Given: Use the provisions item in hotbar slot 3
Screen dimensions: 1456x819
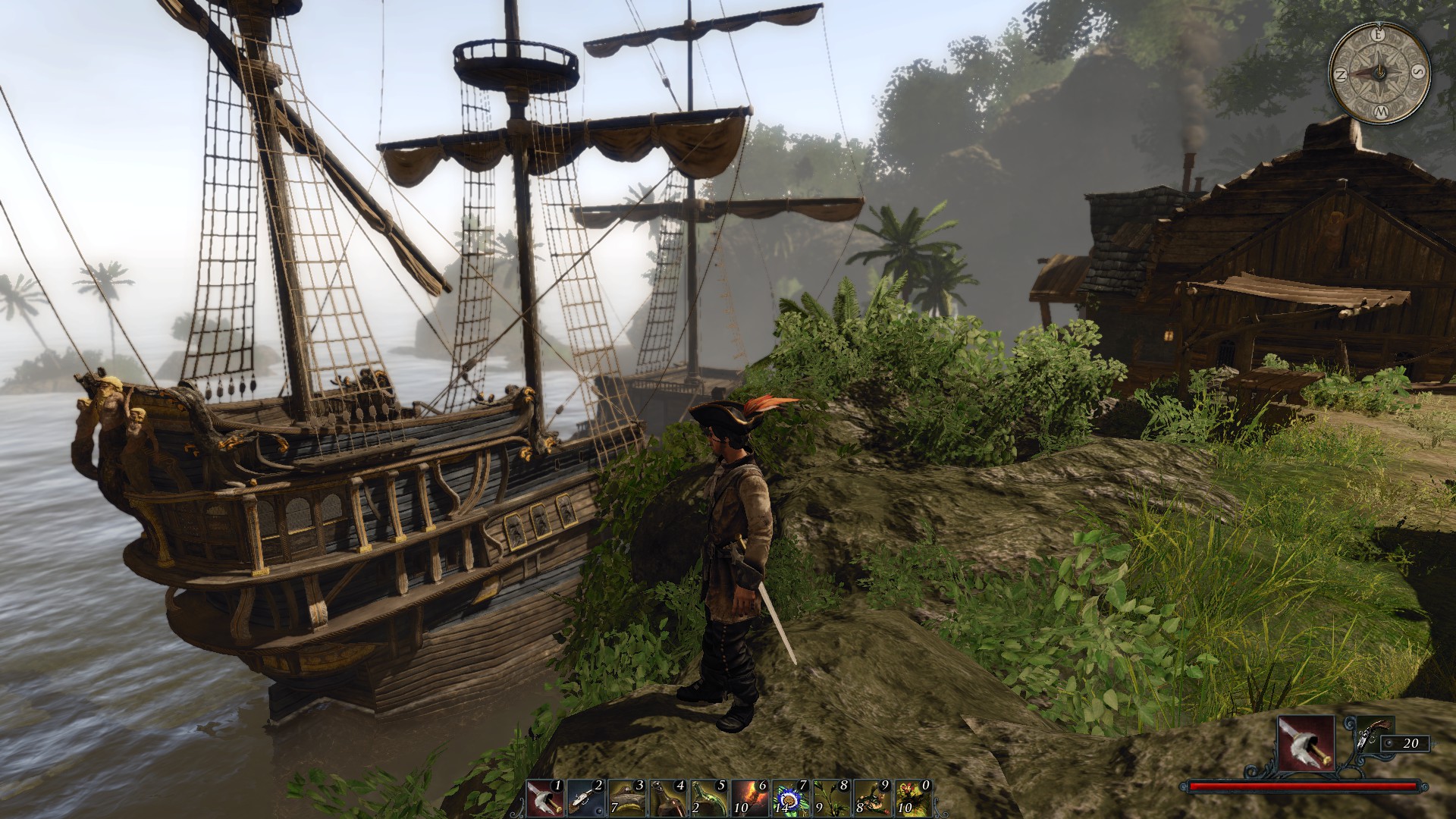Looking at the screenshot, I should pos(627,799).
